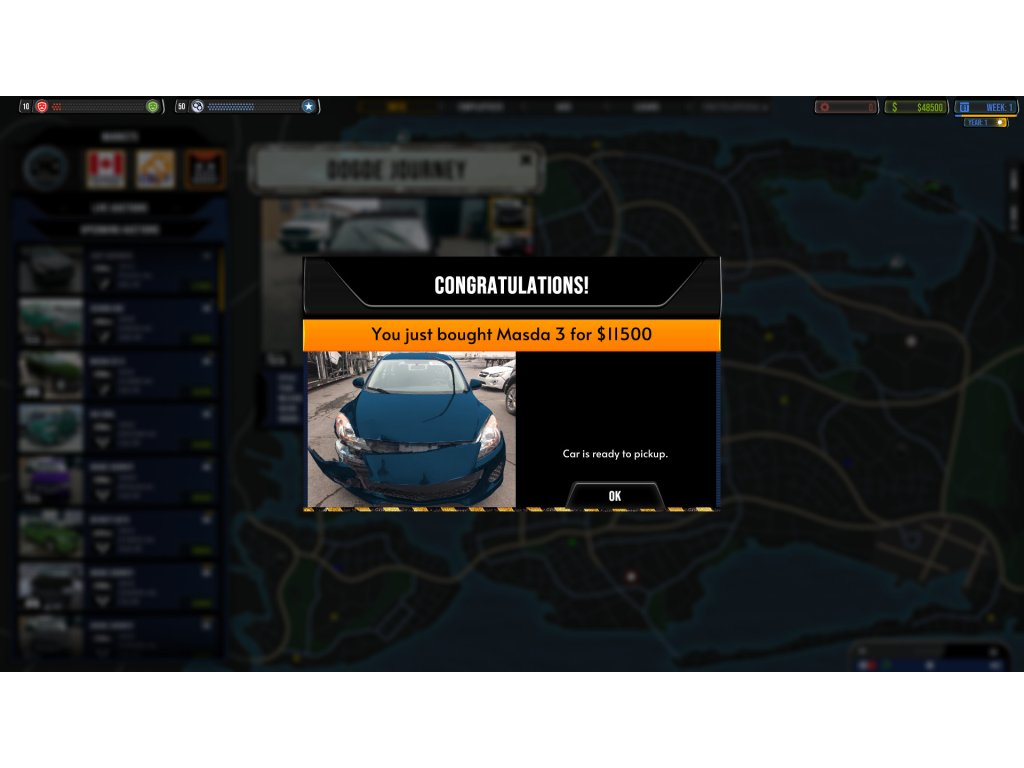1024x768 pixels.
Task: Confirm the purchase with the OK button
Action: [614, 496]
